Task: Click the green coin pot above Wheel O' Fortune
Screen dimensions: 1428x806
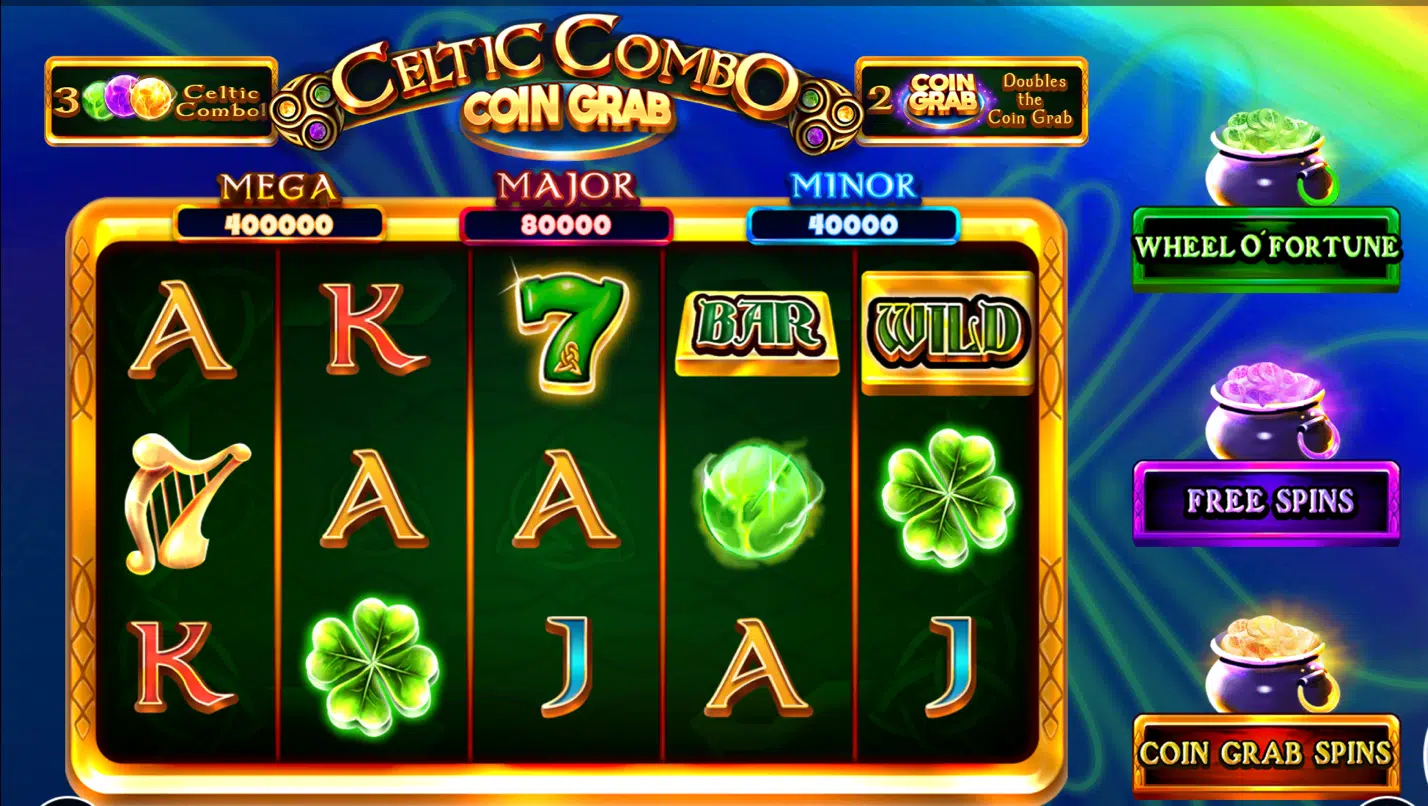Action: point(1268,160)
